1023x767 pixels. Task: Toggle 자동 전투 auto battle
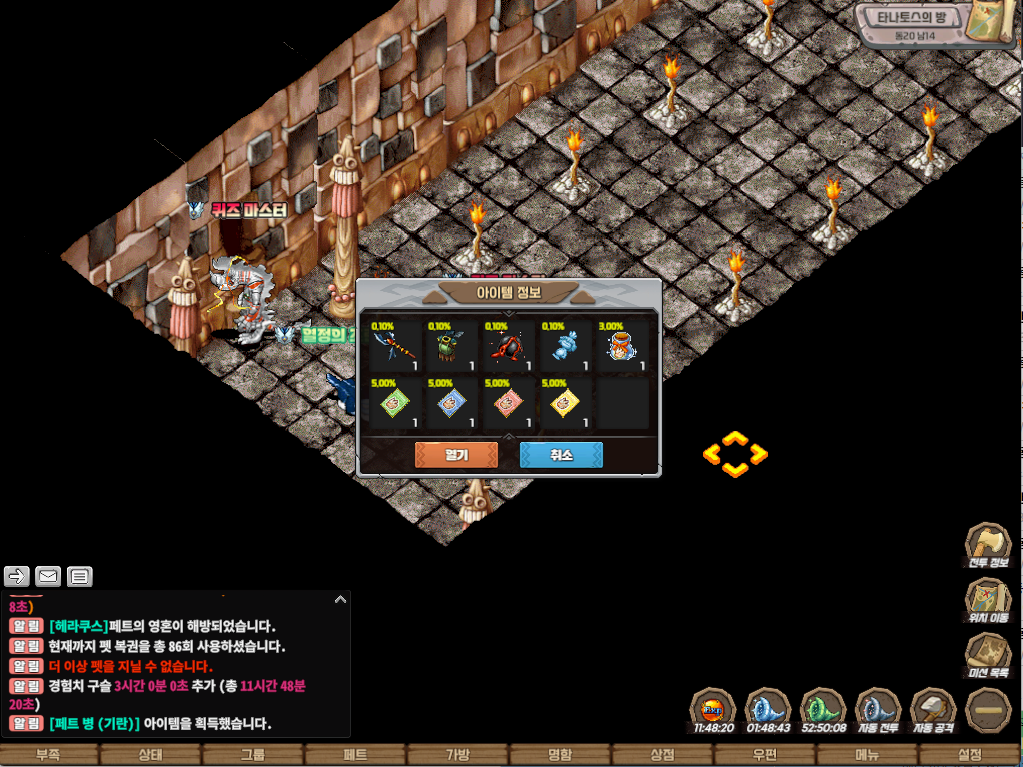coord(879,711)
